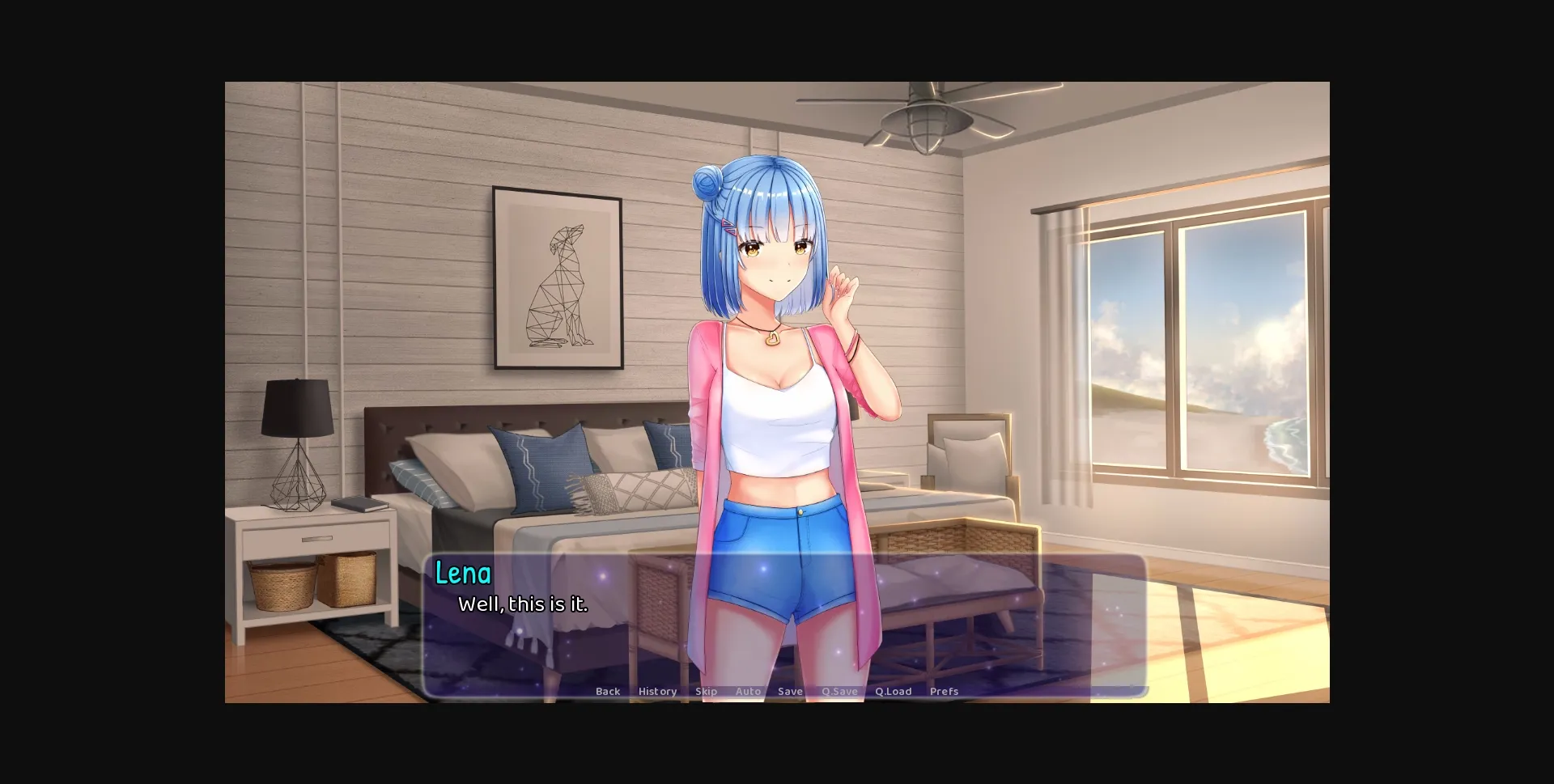Toggle Auto-read mode on

tap(747, 691)
